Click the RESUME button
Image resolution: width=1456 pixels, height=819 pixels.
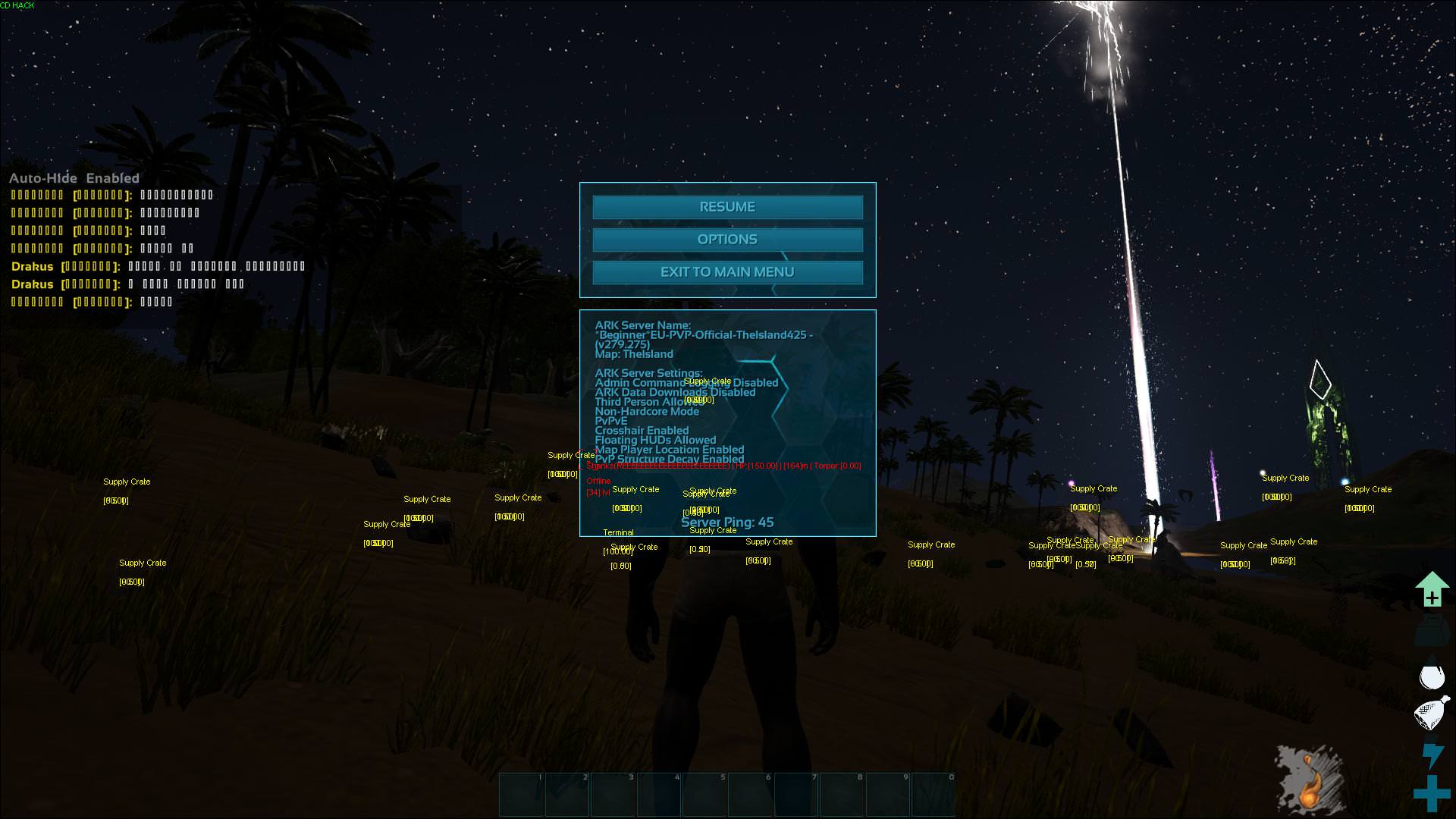tap(727, 207)
